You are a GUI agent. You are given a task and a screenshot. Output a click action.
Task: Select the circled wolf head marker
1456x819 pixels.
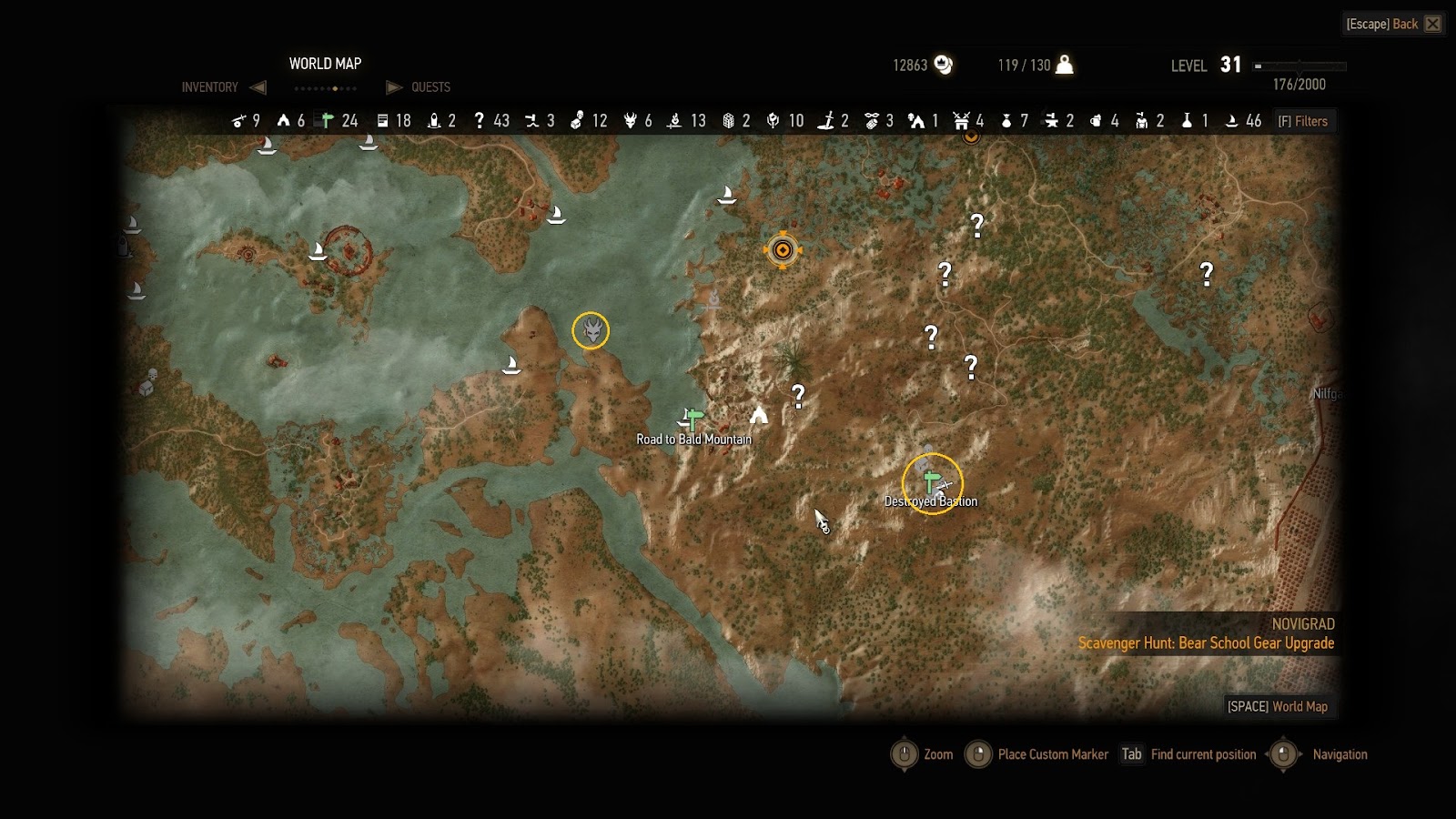591,330
